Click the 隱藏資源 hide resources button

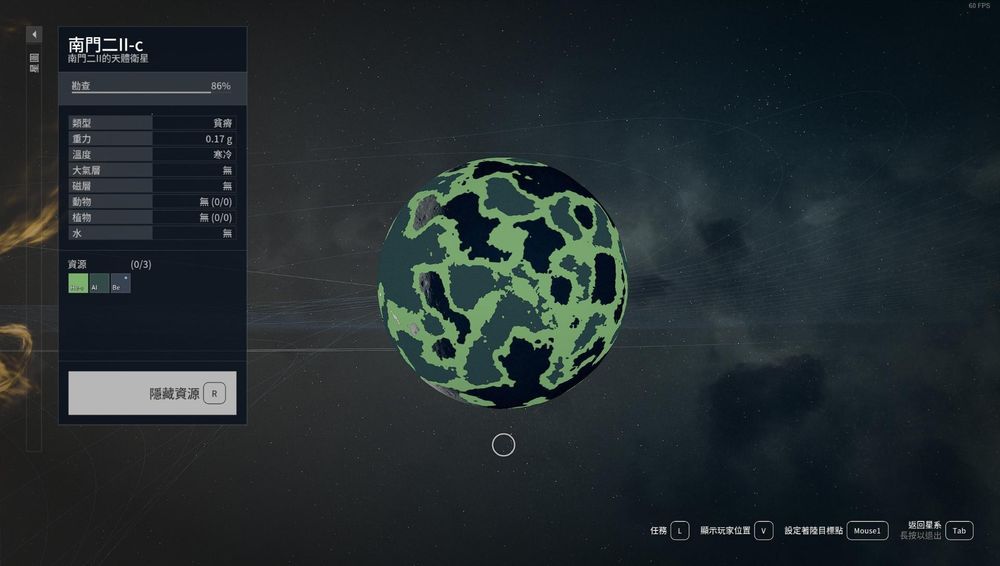click(x=152, y=393)
